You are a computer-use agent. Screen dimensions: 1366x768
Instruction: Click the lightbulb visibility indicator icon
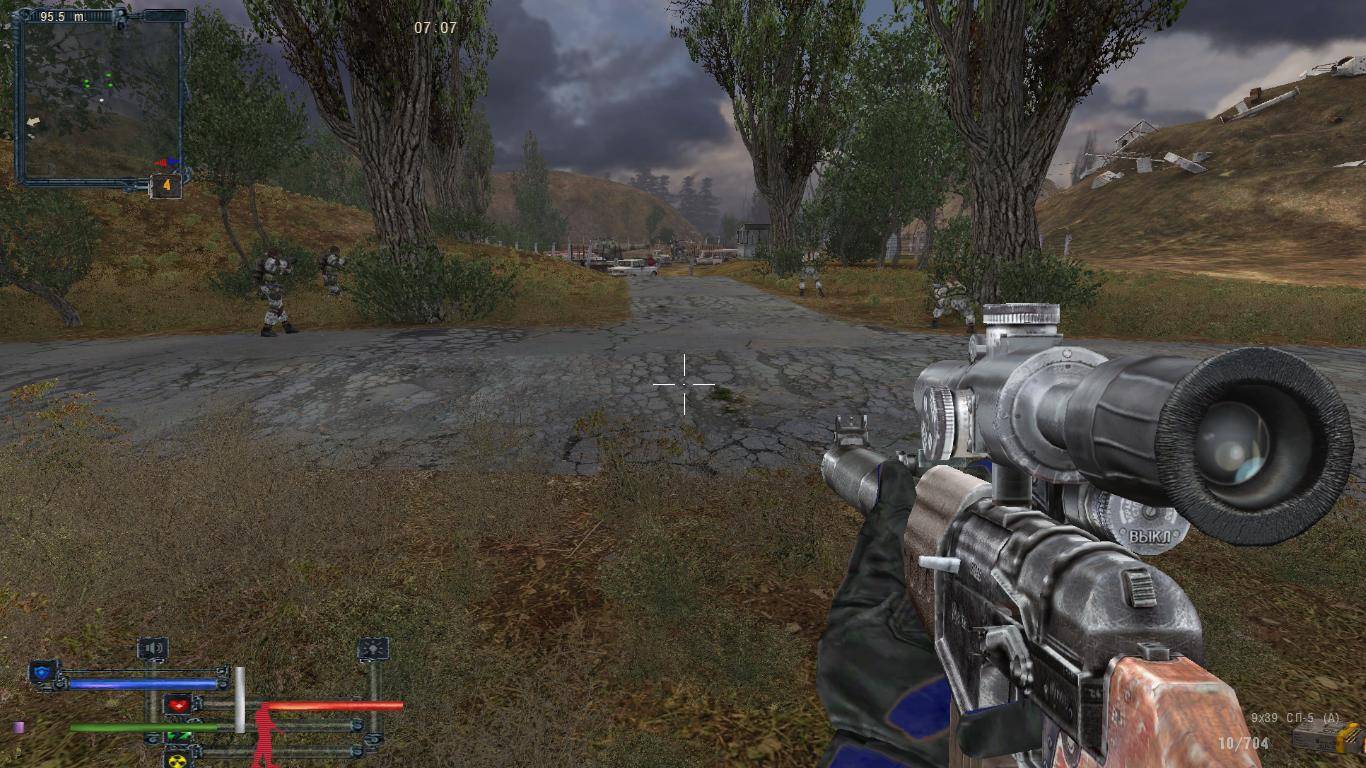click(x=373, y=649)
